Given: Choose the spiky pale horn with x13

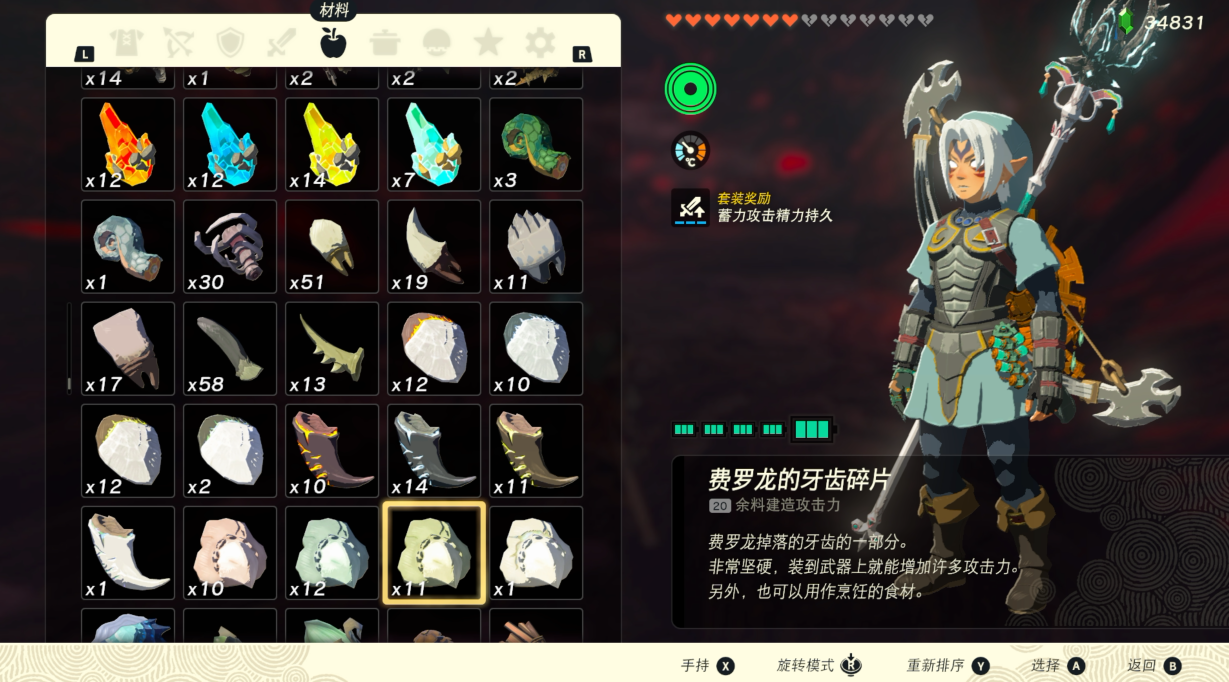Looking at the screenshot, I should pos(332,349).
